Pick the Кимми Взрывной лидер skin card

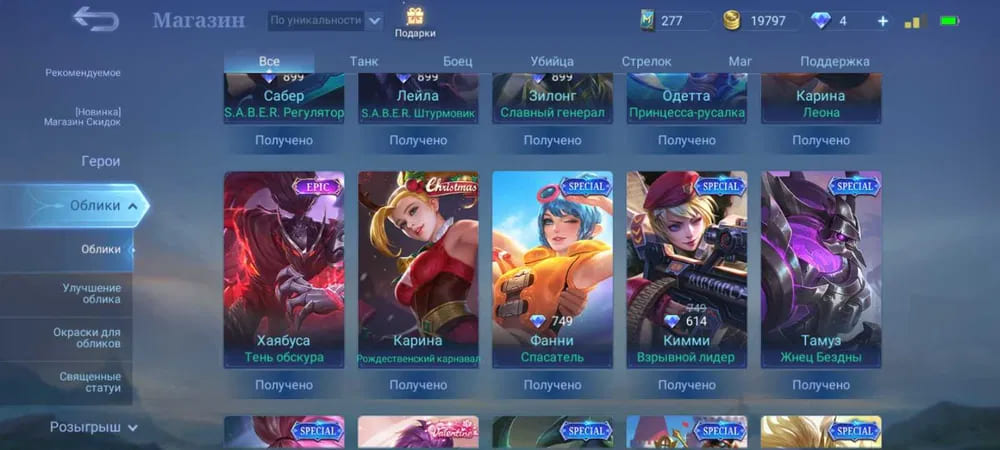click(x=686, y=268)
